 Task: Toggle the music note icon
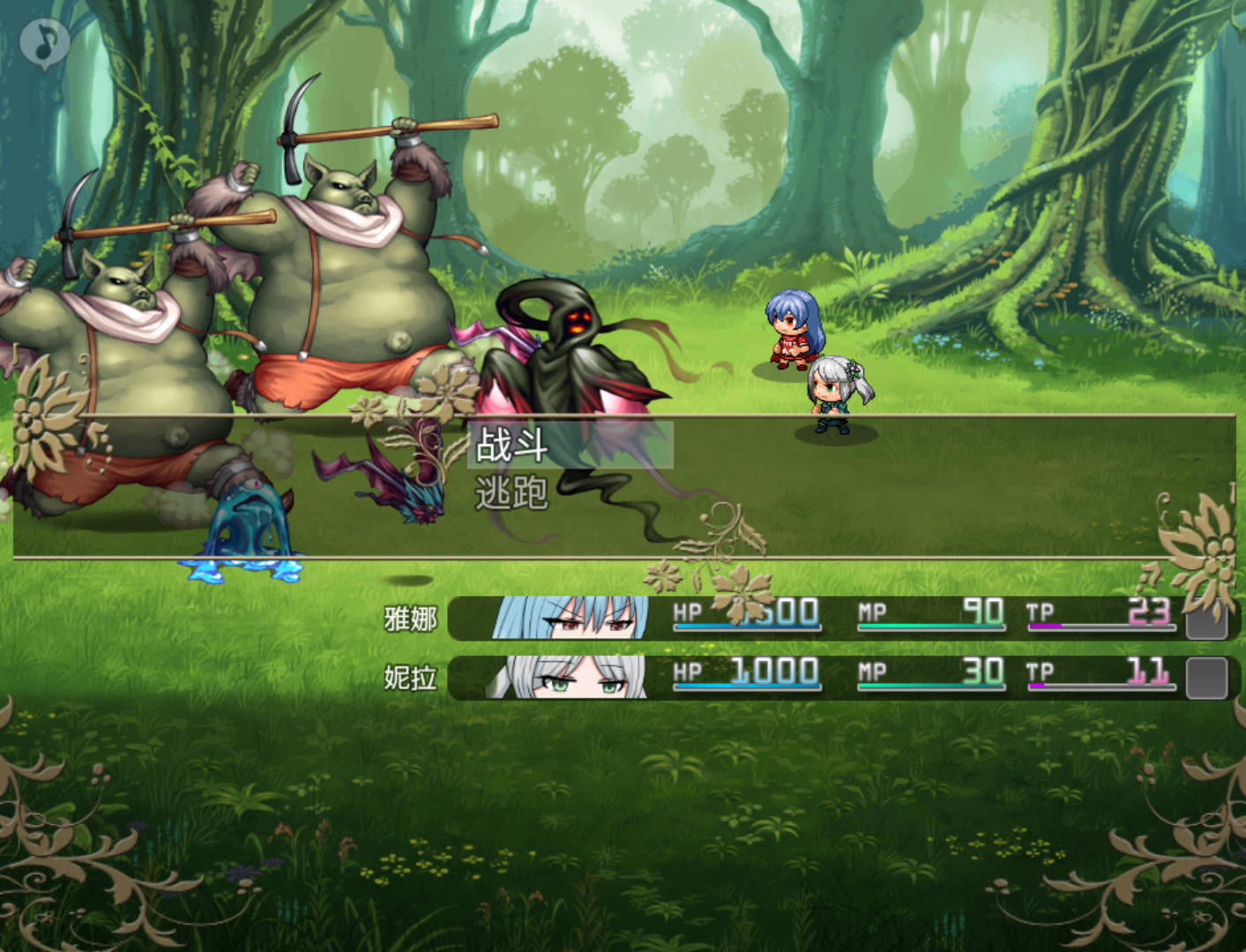(x=45, y=42)
